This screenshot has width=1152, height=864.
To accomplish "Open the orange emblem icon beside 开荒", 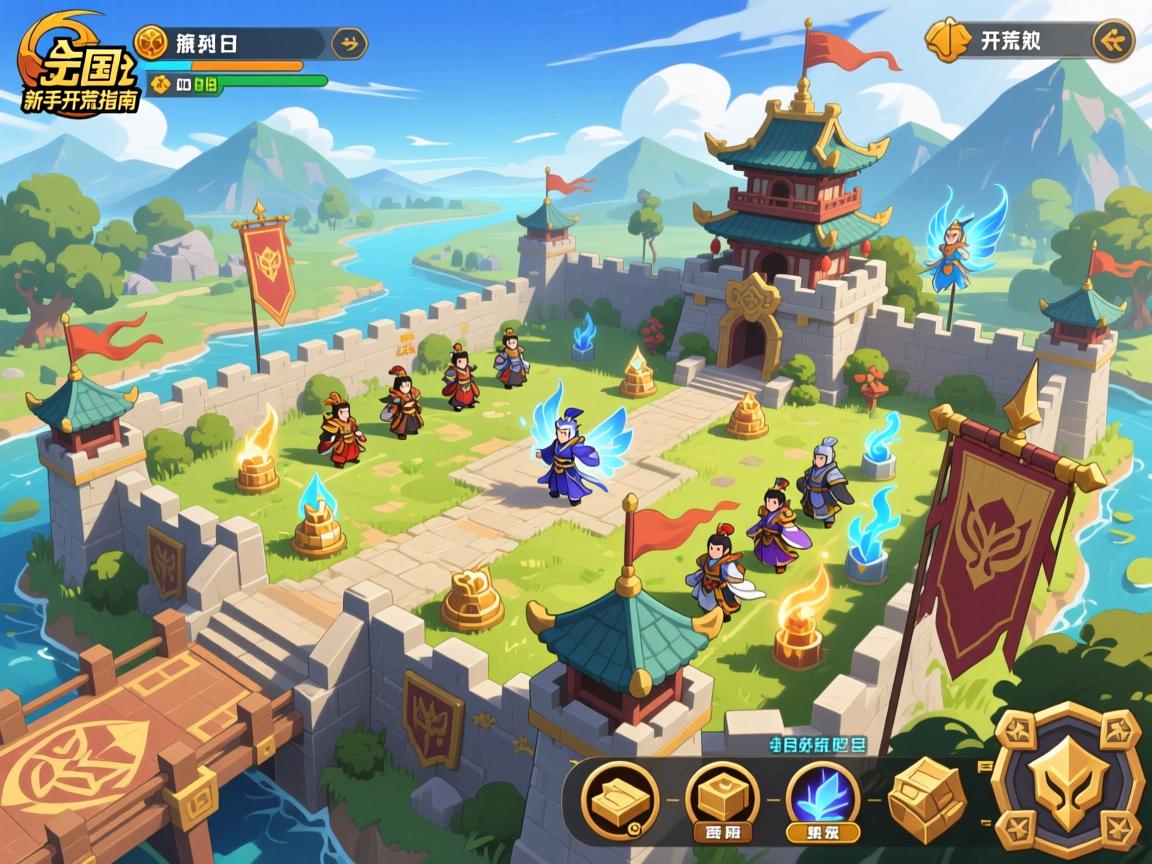I will pos(946,40).
